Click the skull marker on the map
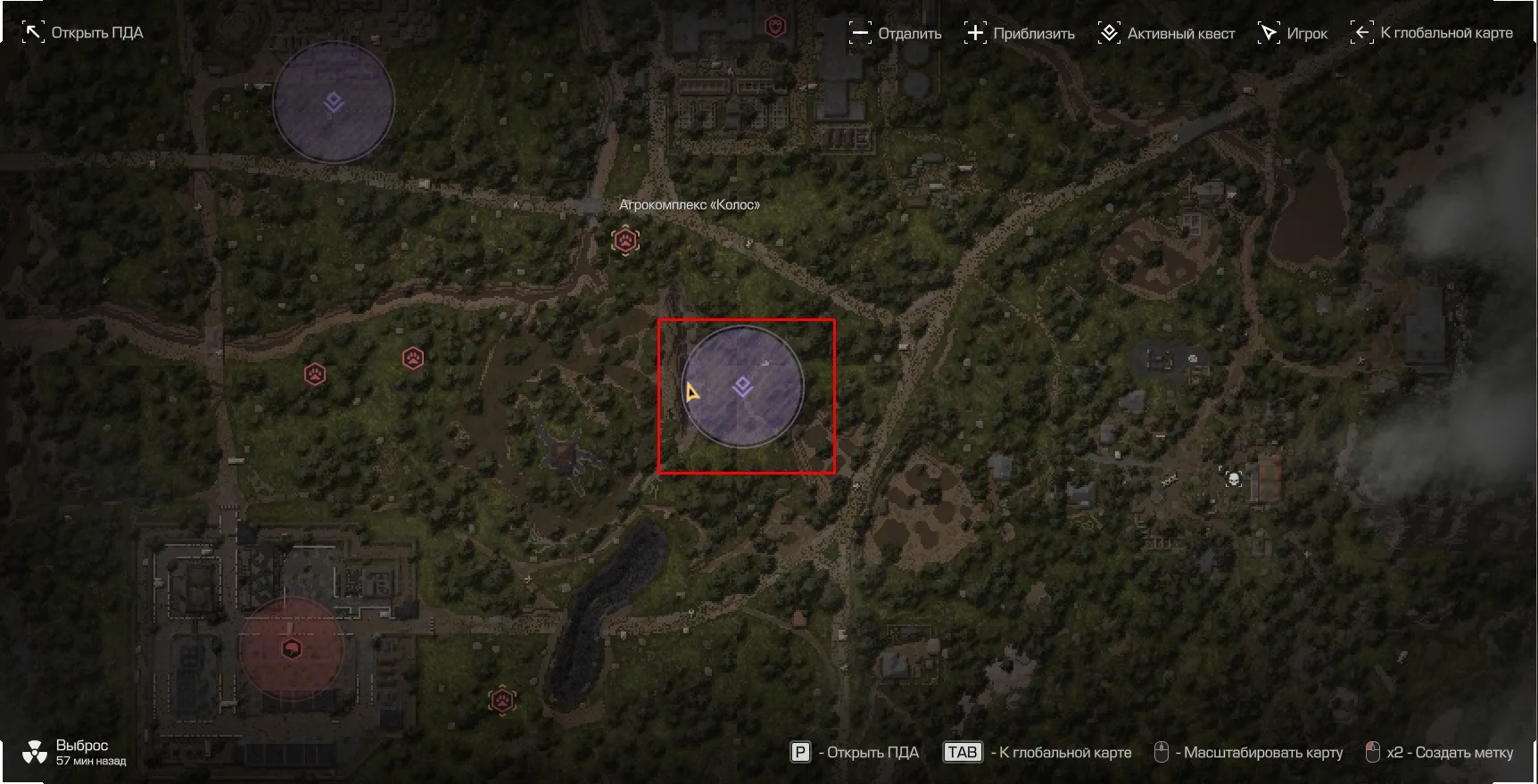Image resolution: width=1538 pixels, height=784 pixels. click(x=1233, y=479)
